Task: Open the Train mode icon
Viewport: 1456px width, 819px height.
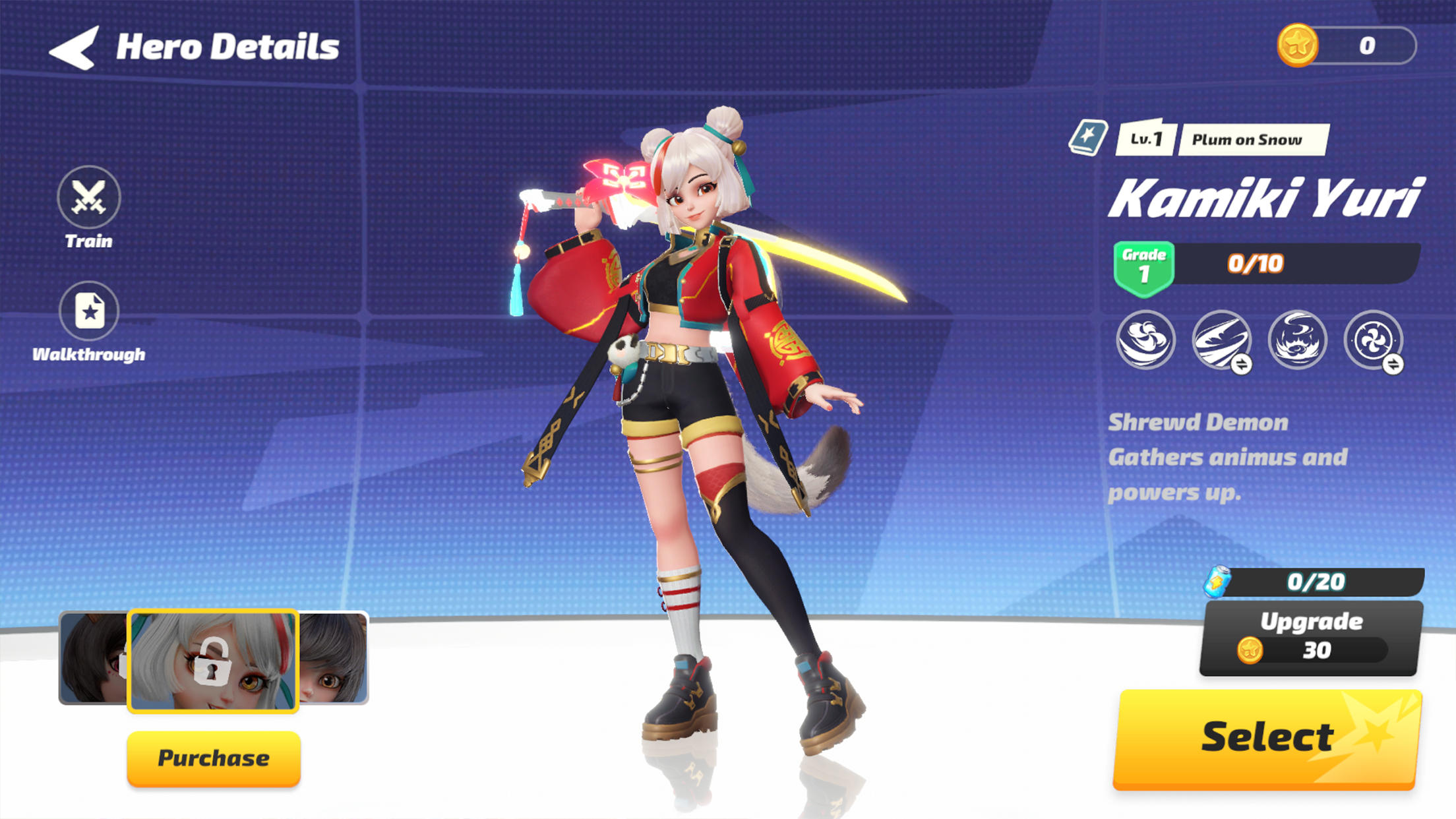Action: point(88,198)
